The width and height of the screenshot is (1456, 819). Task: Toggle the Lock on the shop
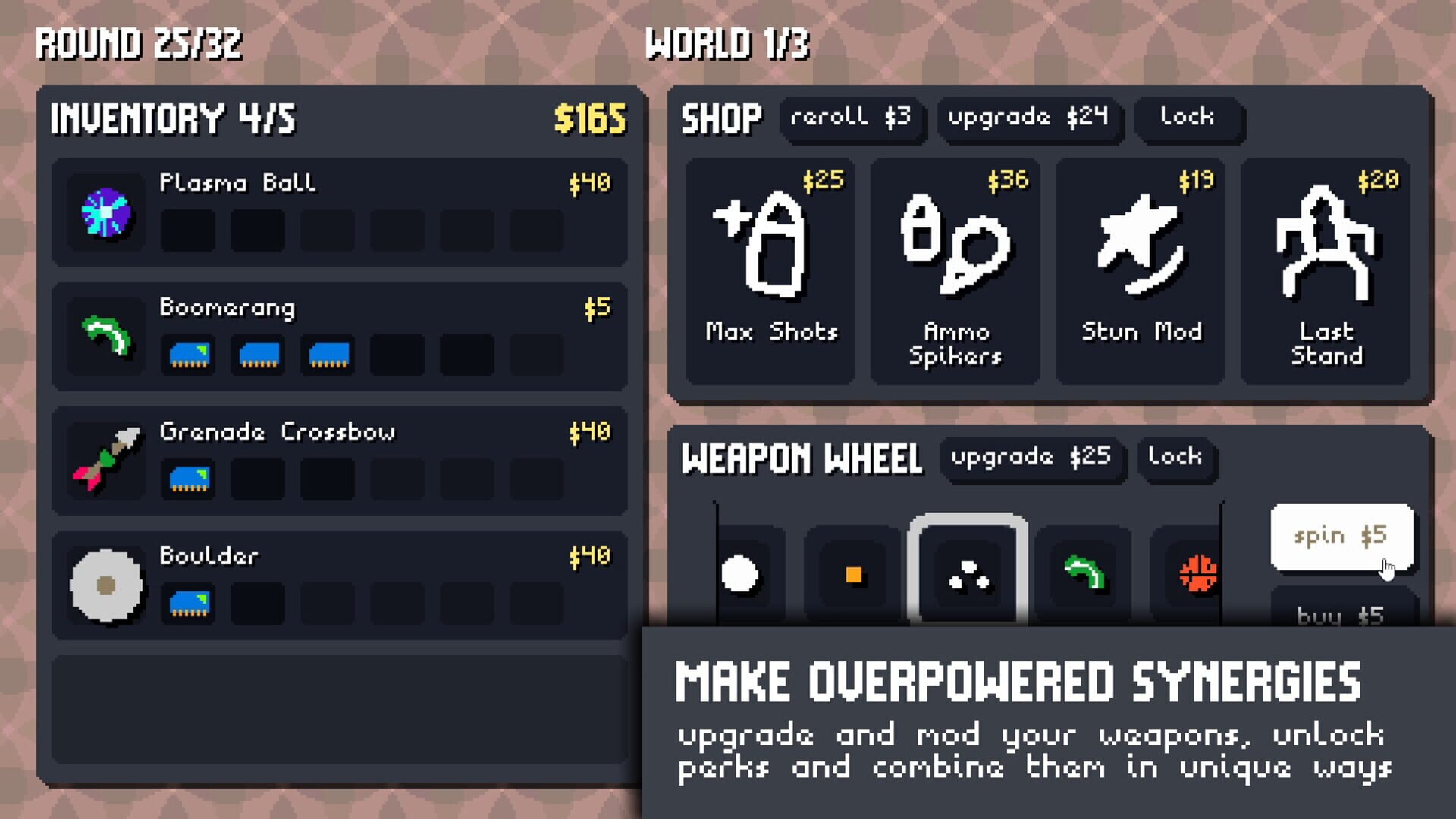tap(1188, 119)
